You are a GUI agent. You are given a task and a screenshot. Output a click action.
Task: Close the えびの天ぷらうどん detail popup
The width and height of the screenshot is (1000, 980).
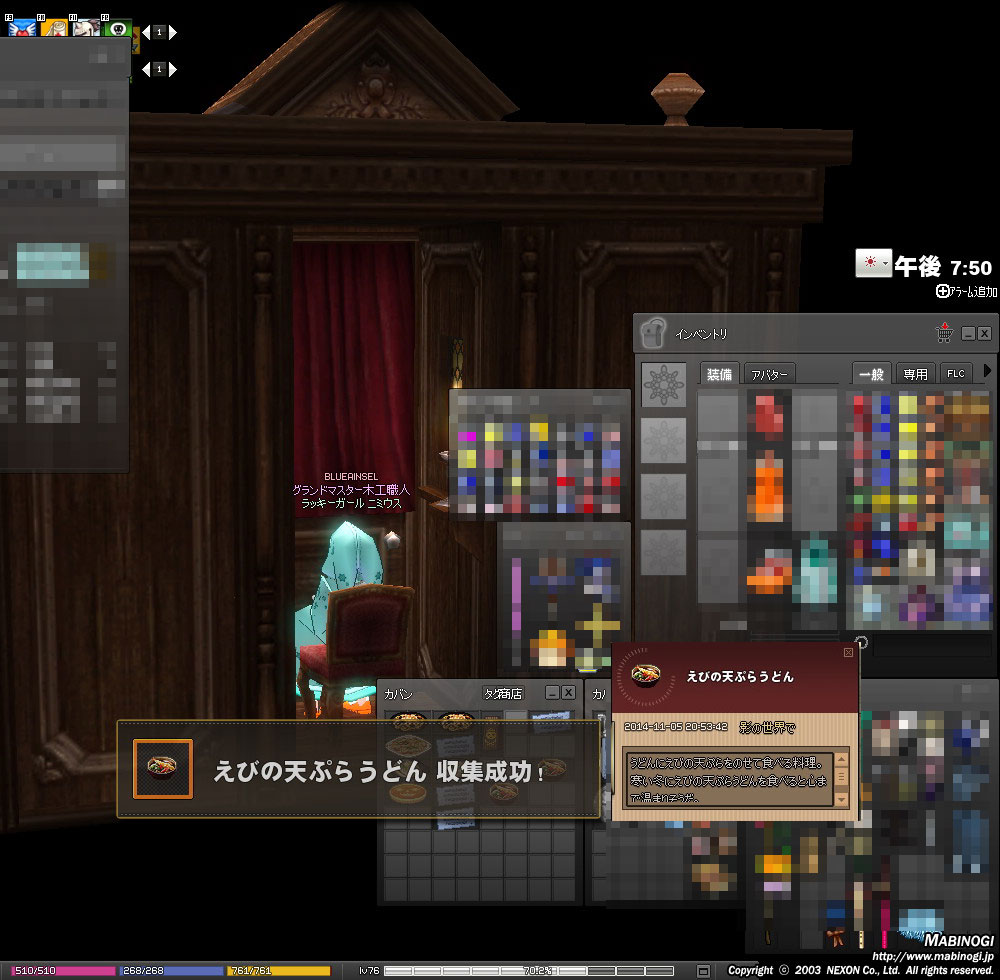tap(849, 652)
